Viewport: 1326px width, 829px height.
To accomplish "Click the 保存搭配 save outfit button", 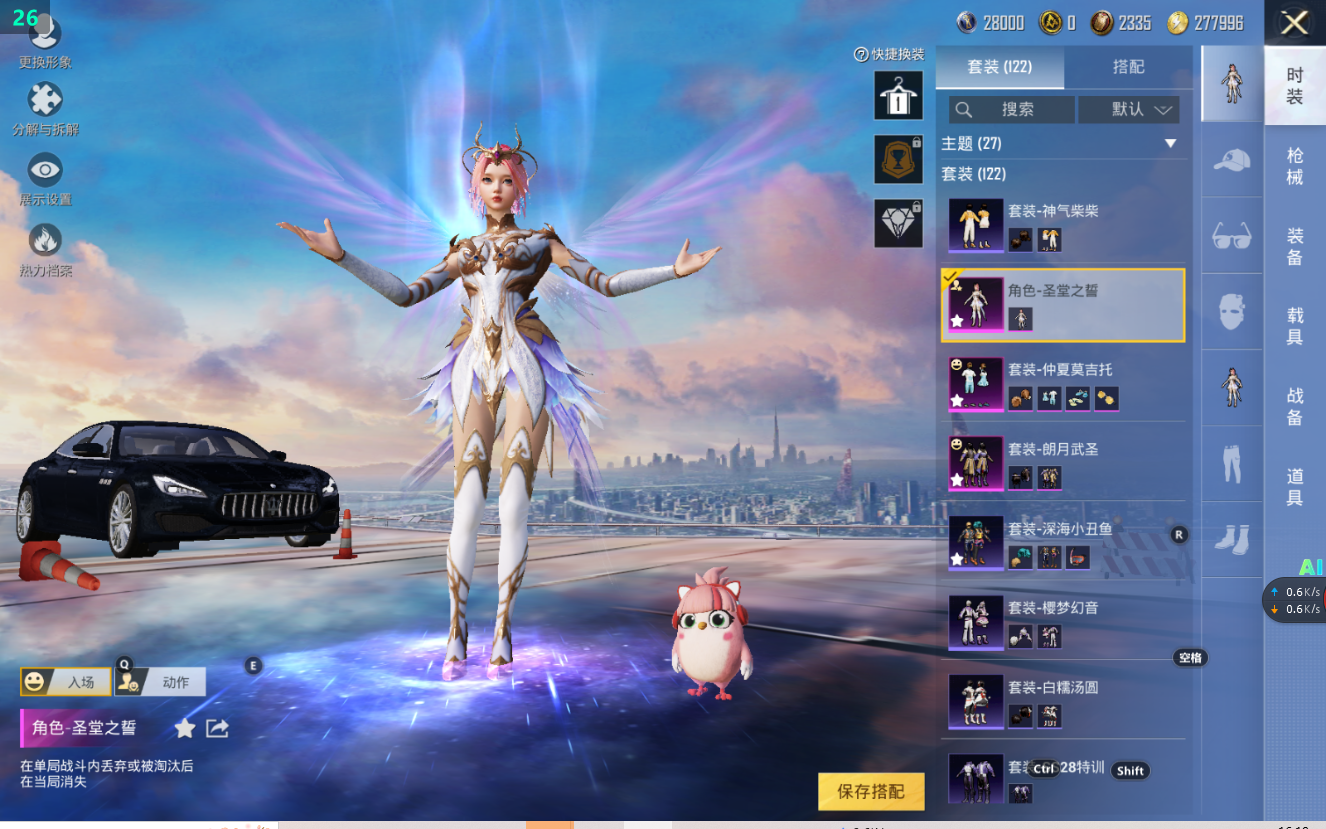I will click(870, 791).
